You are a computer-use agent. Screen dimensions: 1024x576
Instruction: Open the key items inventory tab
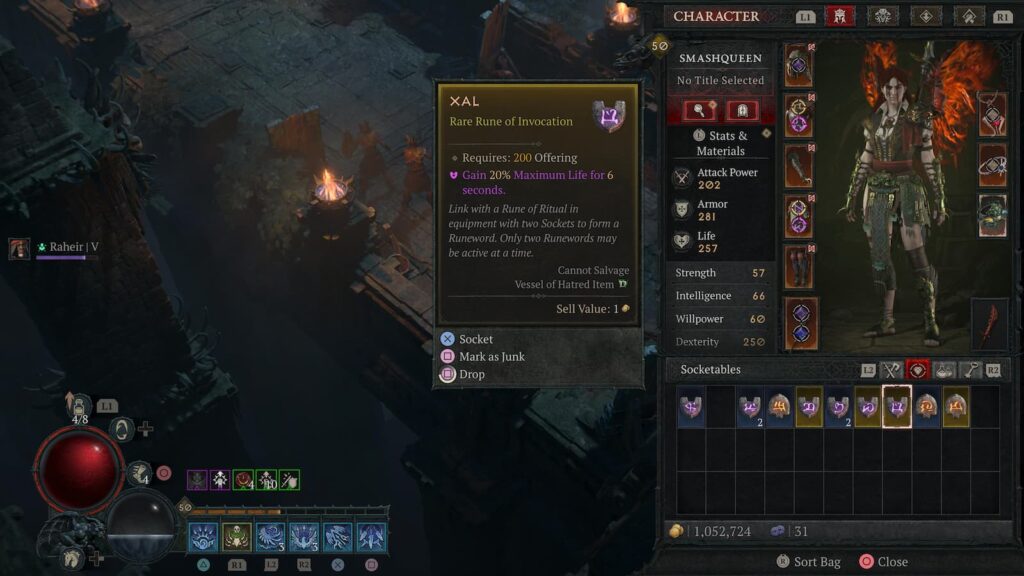coord(970,370)
